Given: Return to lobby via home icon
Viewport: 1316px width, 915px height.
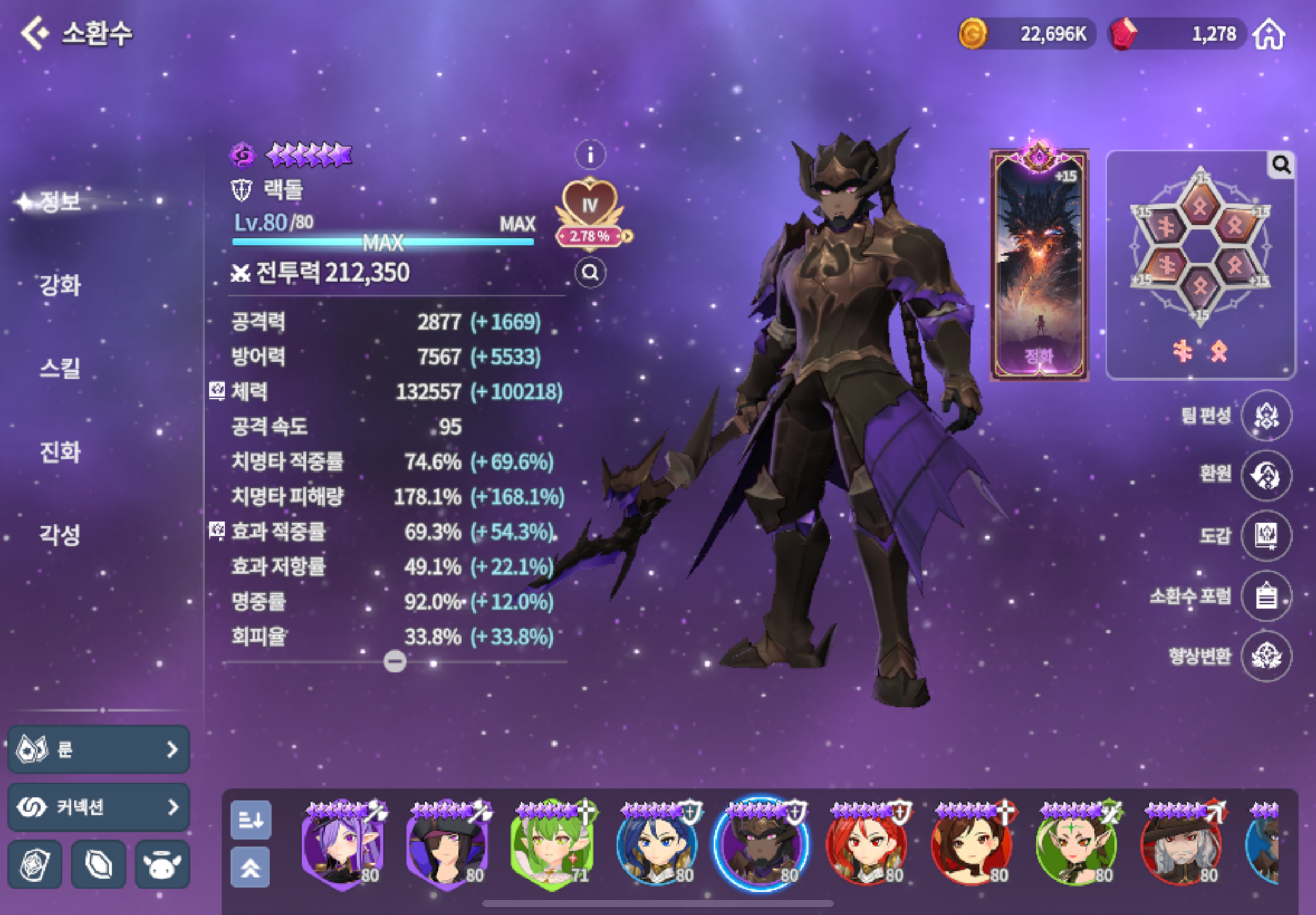Looking at the screenshot, I should point(1269,35).
